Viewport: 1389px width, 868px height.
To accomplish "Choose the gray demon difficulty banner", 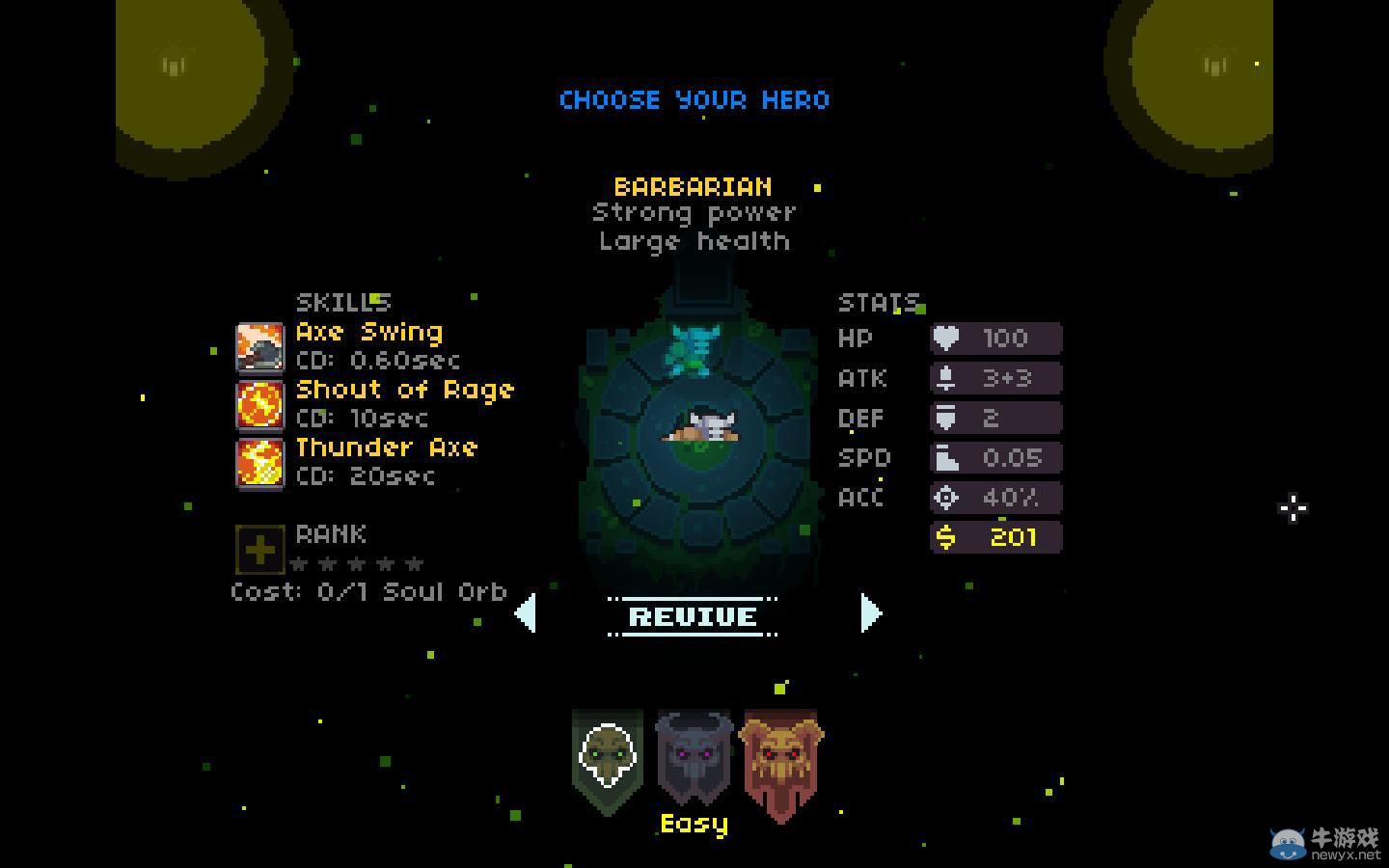I will 694,758.
